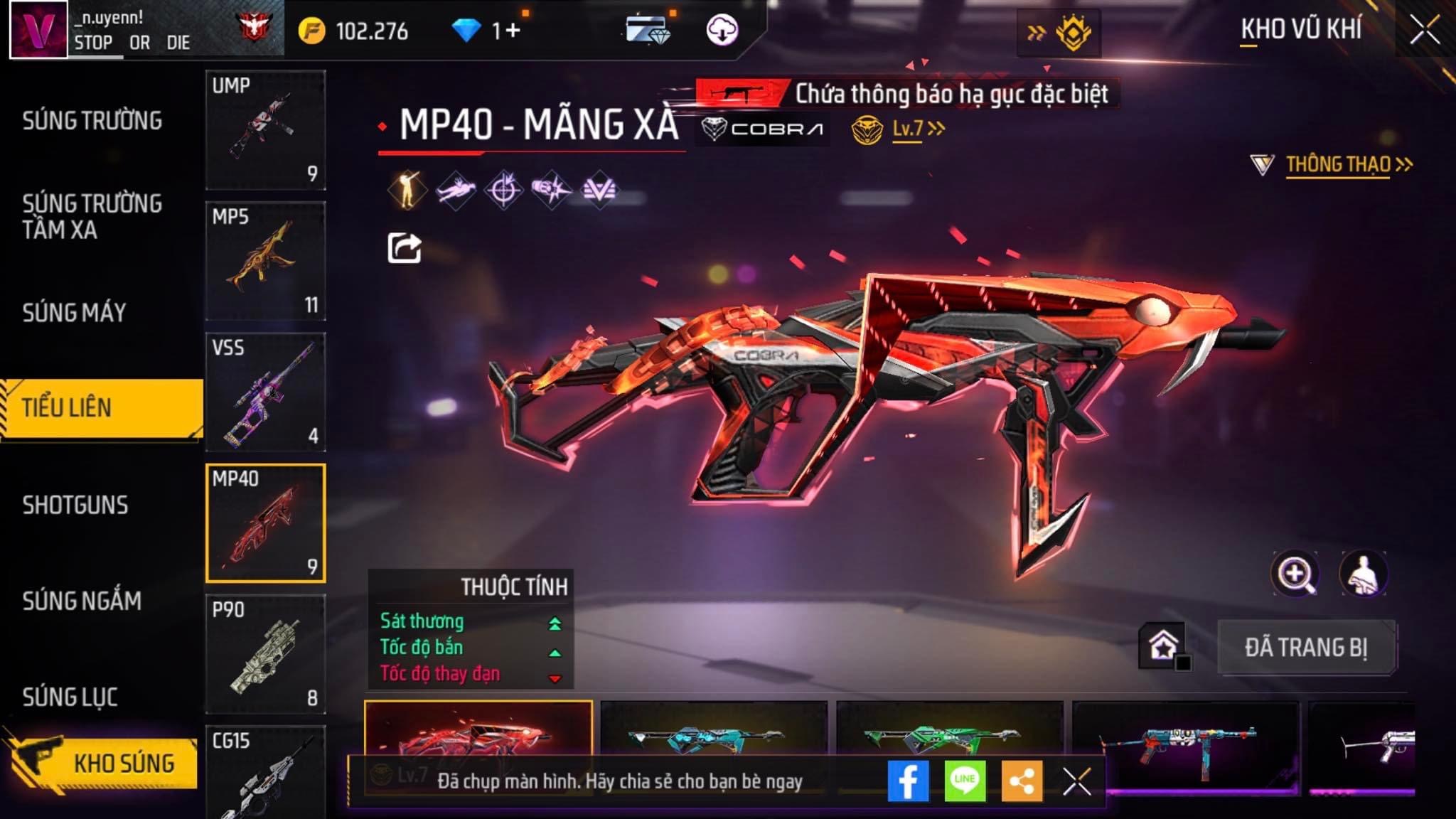The height and width of the screenshot is (819, 1456).
Task: Open the Kho Súng button
Action: pos(103,764)
